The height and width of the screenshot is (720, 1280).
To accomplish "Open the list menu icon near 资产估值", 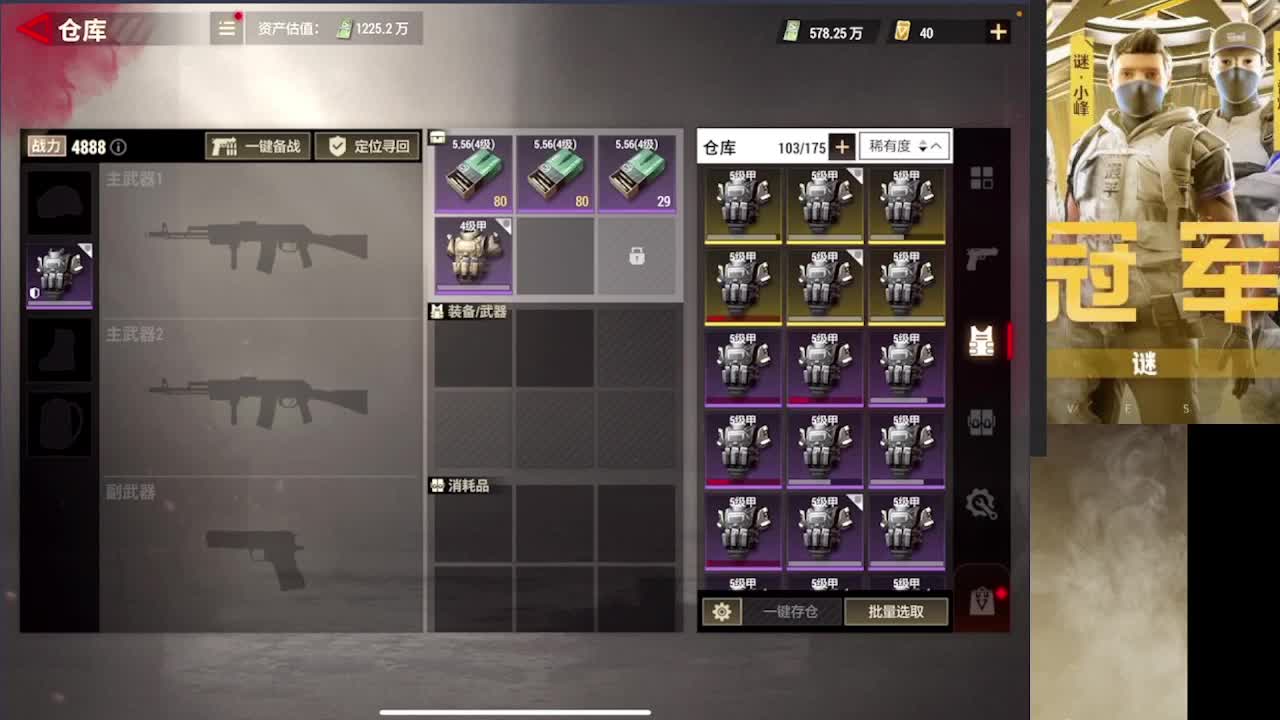I will pos(226,29).
